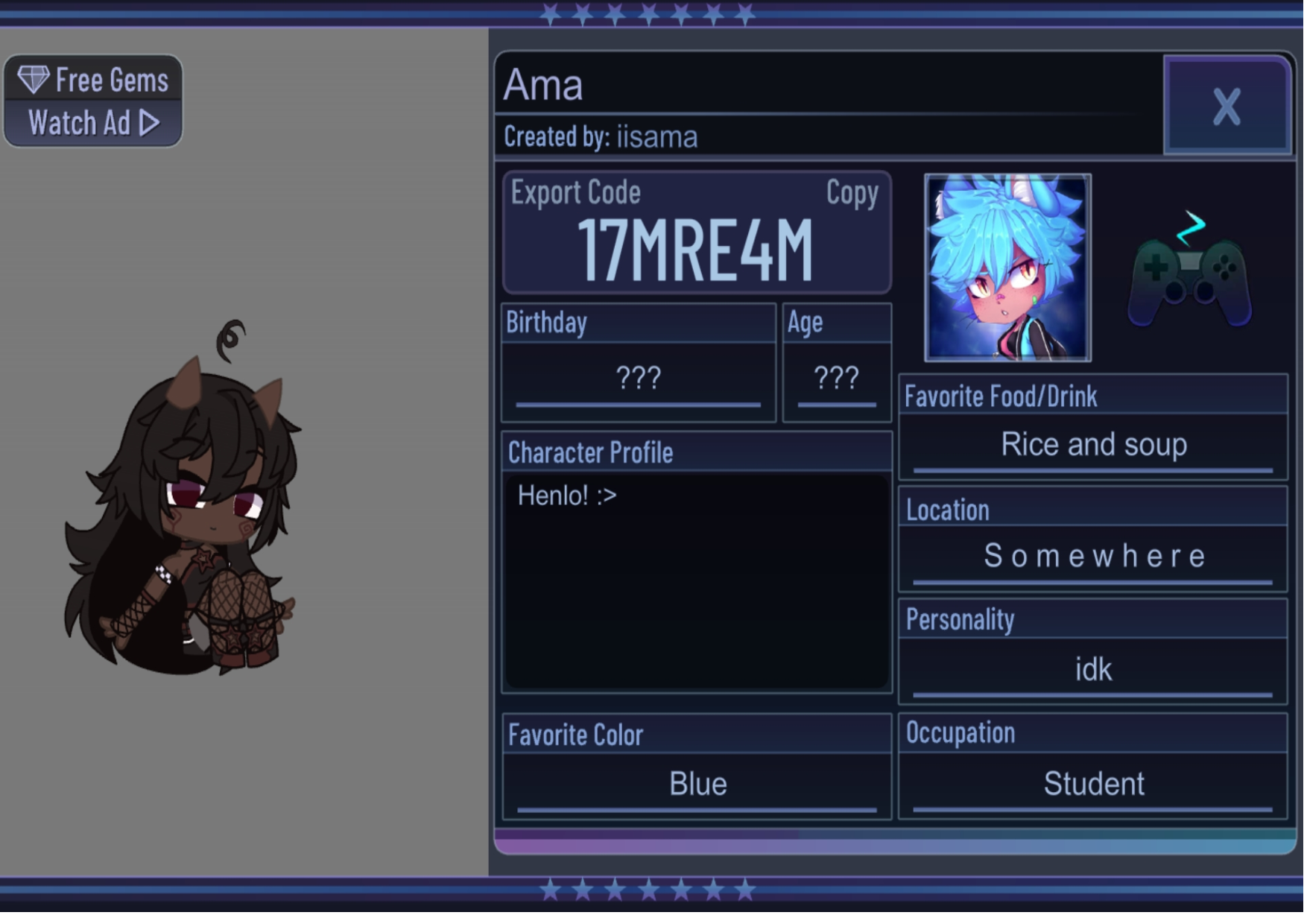Select the blue-haired avatar portrait
Image resolution: width=1307 pixels, height=924 pixels.
[1007, 268]
